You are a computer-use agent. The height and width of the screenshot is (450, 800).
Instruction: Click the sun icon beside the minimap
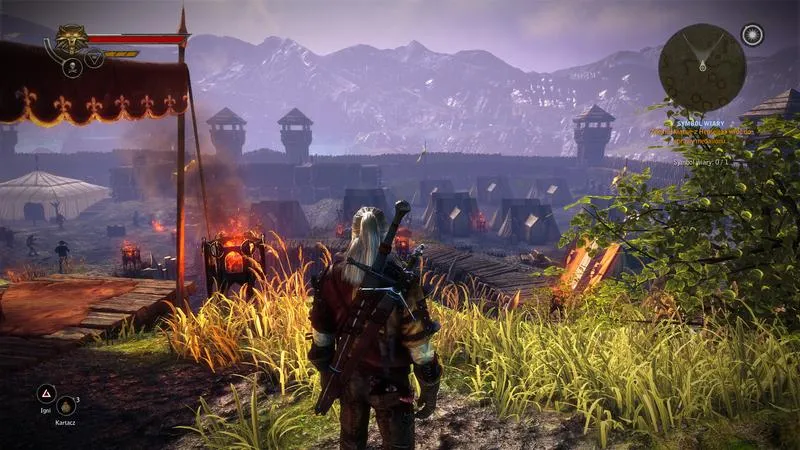(752, 35)
